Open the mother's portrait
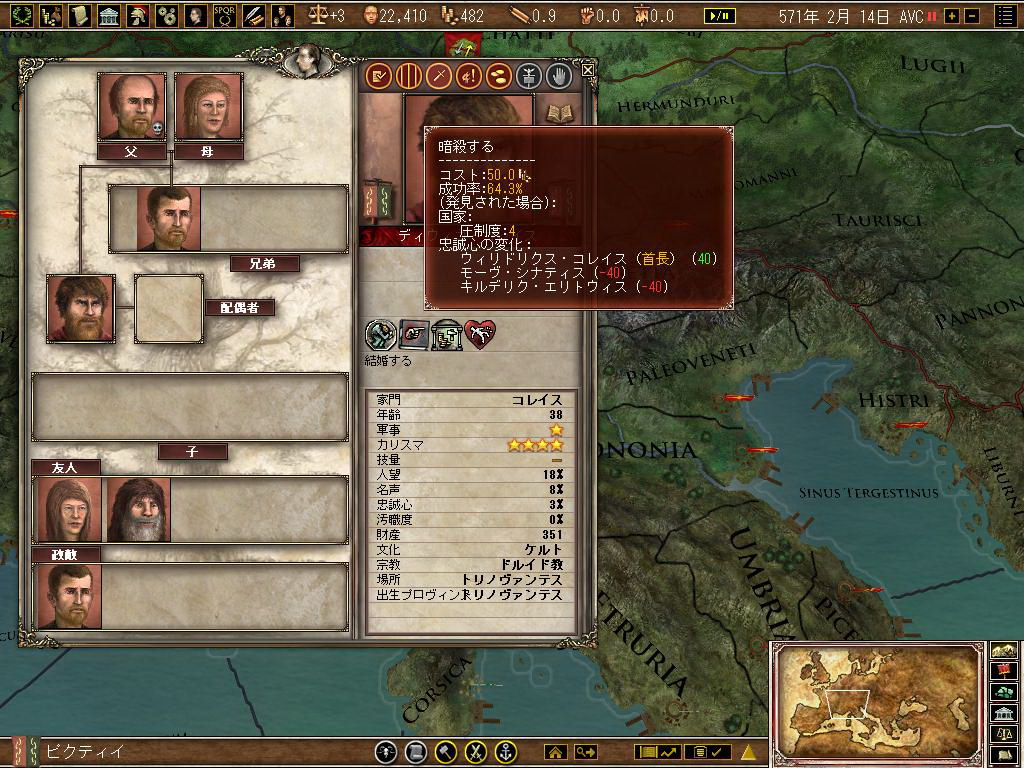 pos(209,106)
